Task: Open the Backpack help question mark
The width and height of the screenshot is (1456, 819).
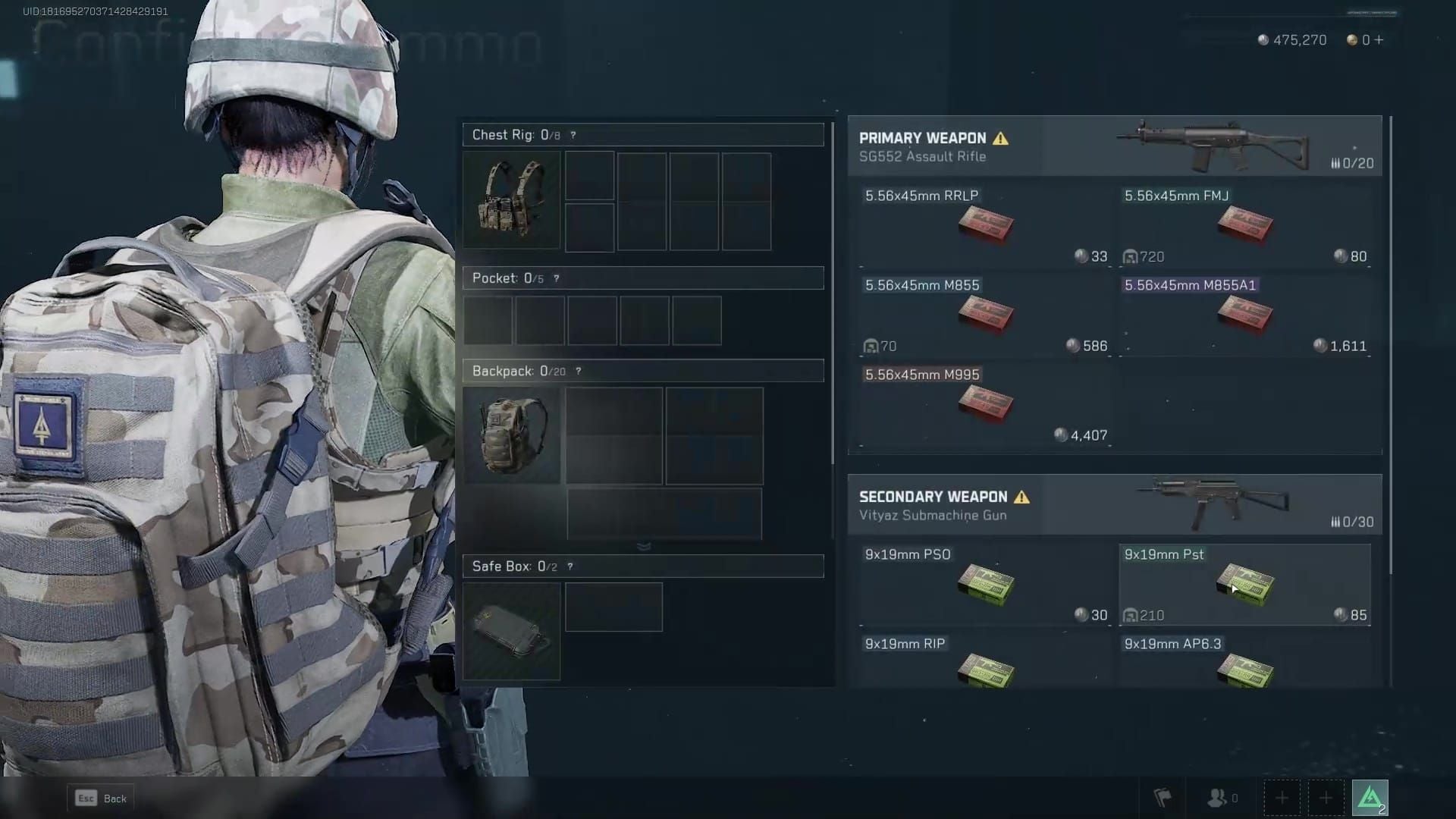Action: pyautogui.click(x=579, y=371)
